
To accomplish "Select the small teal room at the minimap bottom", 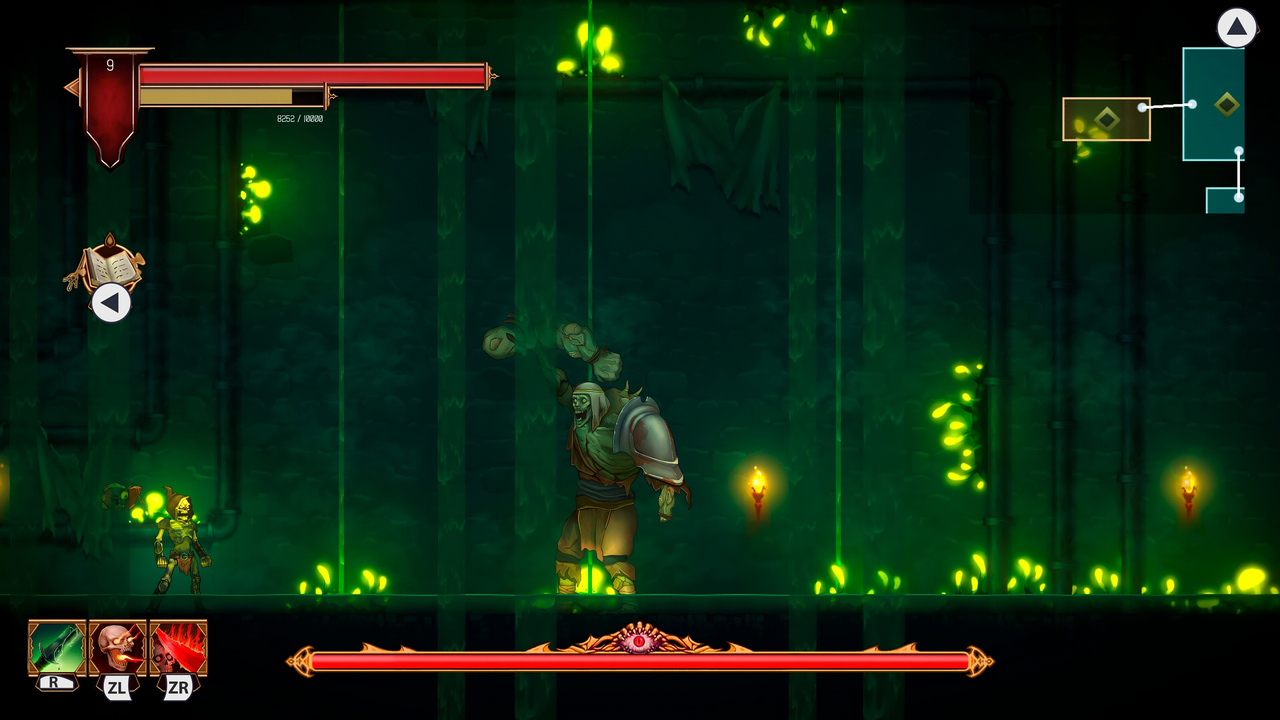I will point(1225,201).
